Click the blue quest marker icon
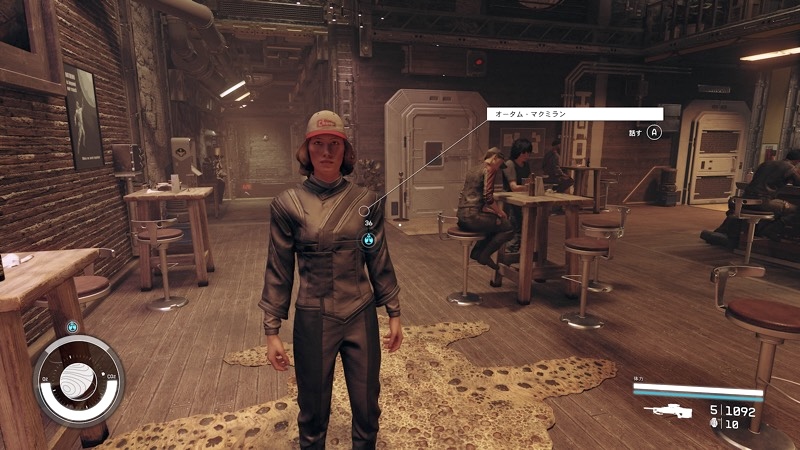Screen dimensions: 800x450 [x=369, y=240]
